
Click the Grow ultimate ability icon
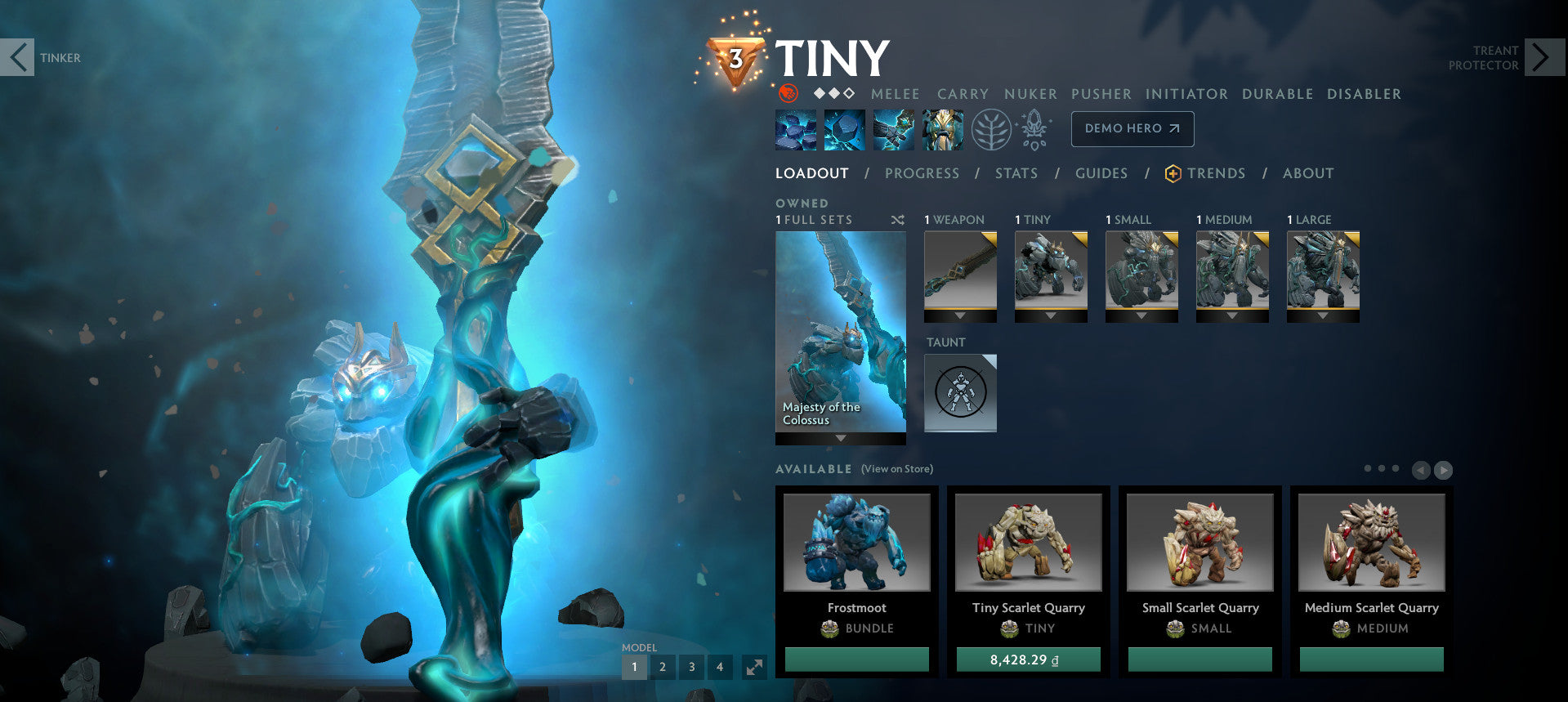(943, 128)
